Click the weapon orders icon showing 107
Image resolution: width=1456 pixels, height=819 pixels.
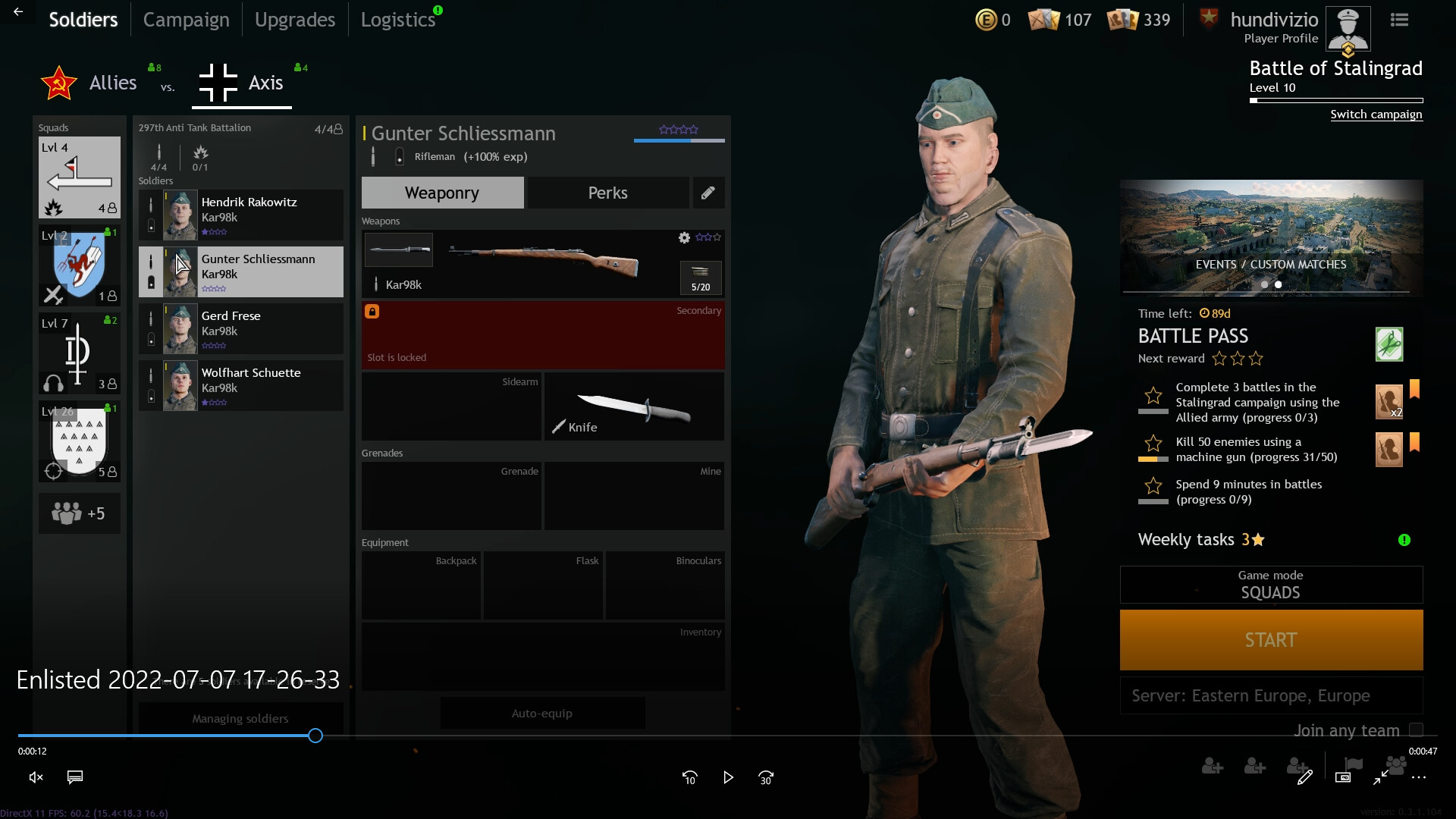[x=1044, y=20]
